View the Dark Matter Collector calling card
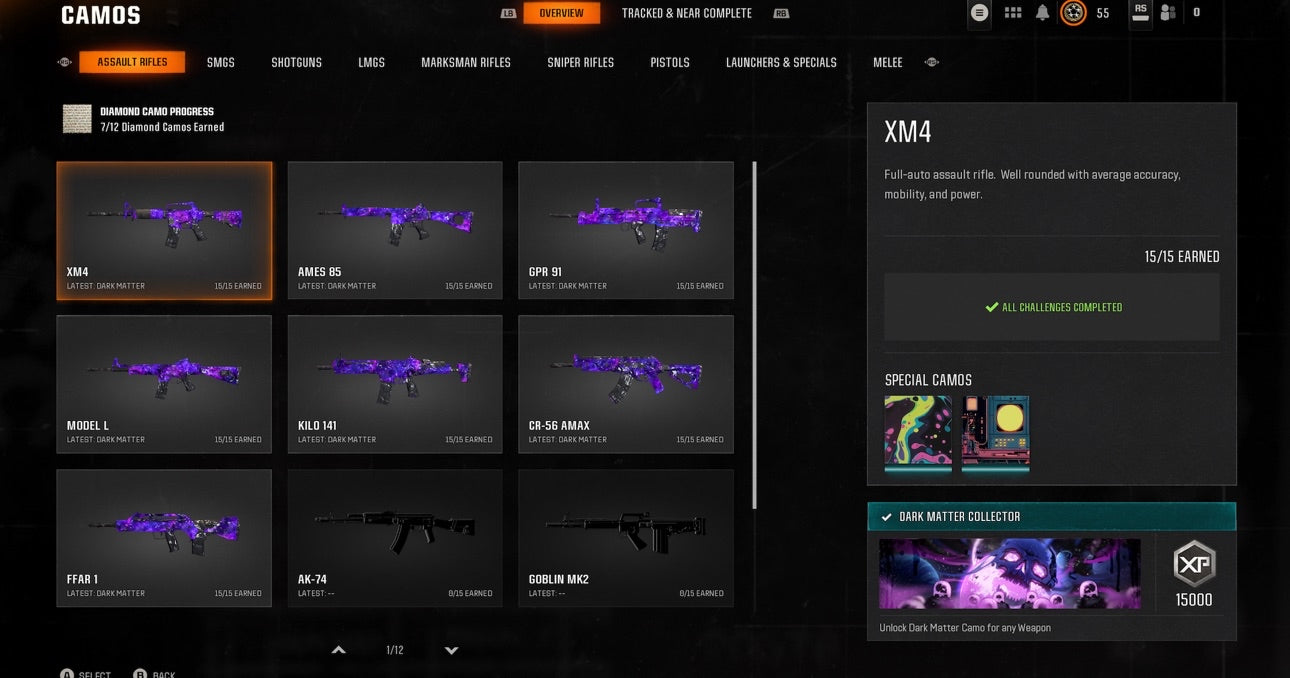The image size is (1290, 678). coord(1009,574)
